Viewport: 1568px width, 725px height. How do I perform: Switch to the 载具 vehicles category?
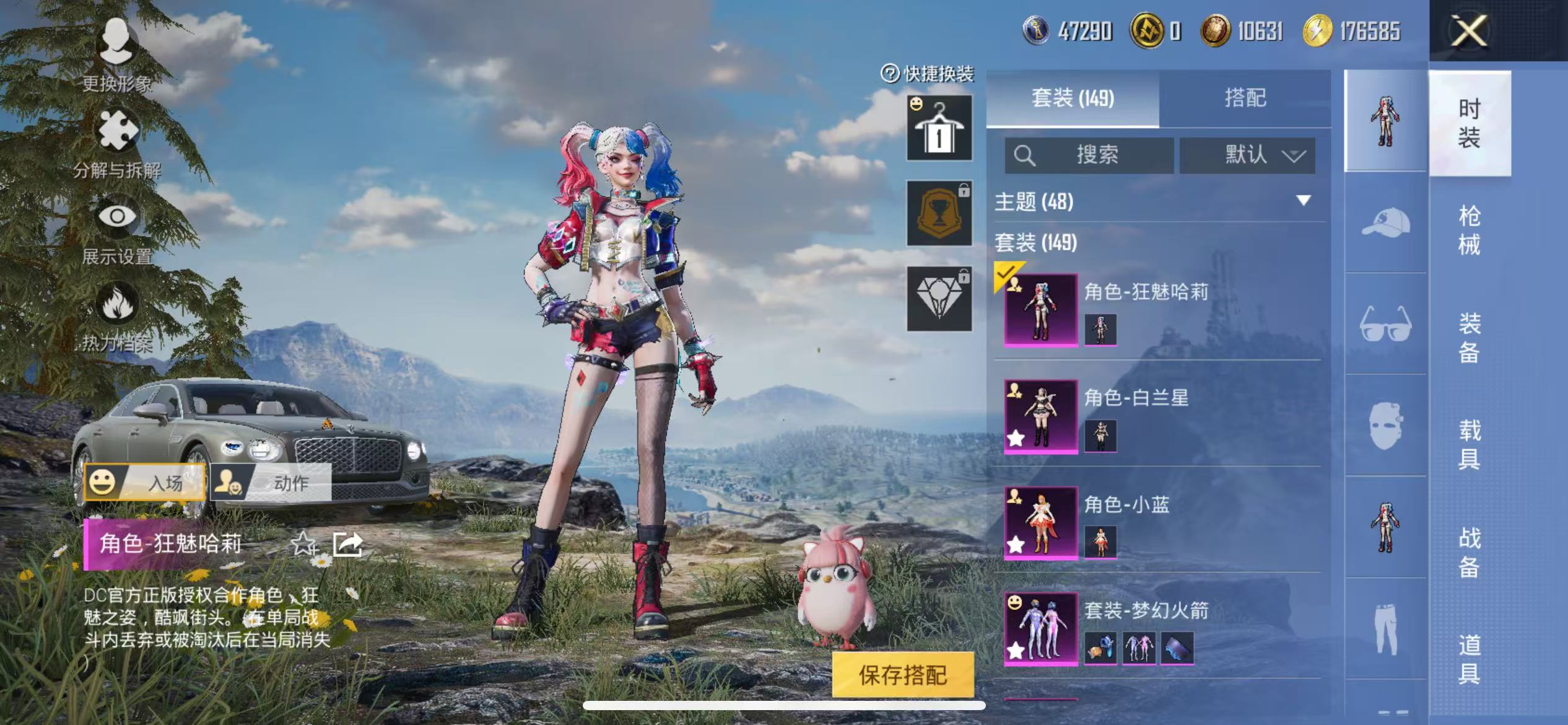tap(1469, 444)
